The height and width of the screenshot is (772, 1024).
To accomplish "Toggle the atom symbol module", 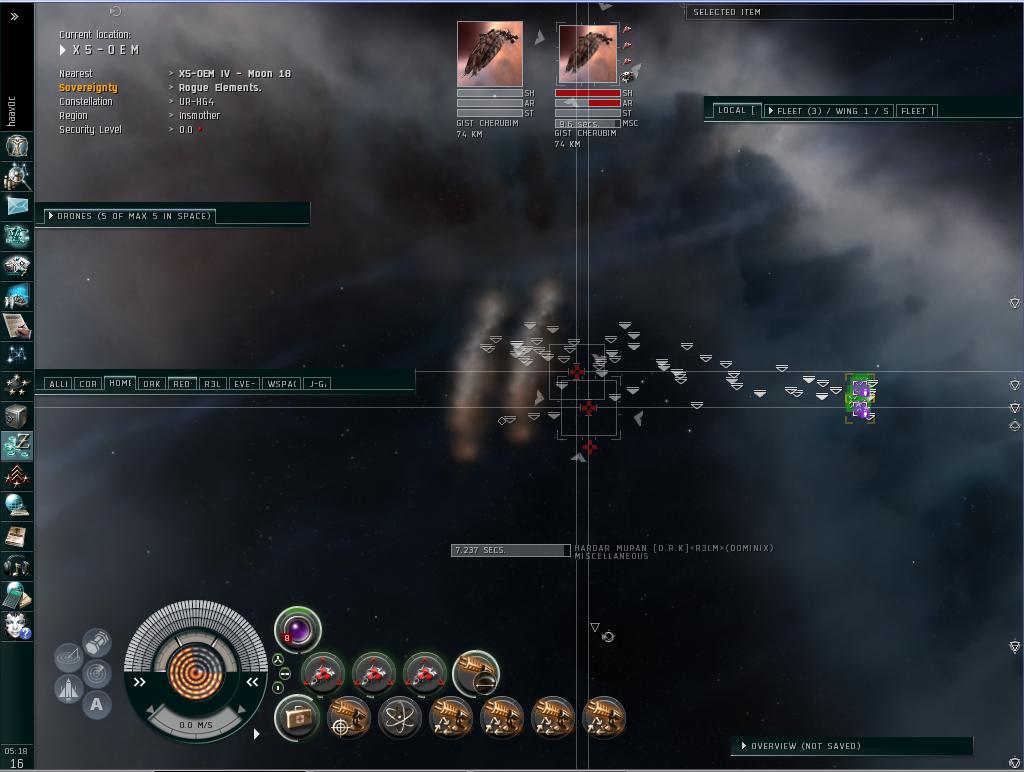I will point(400,718).
